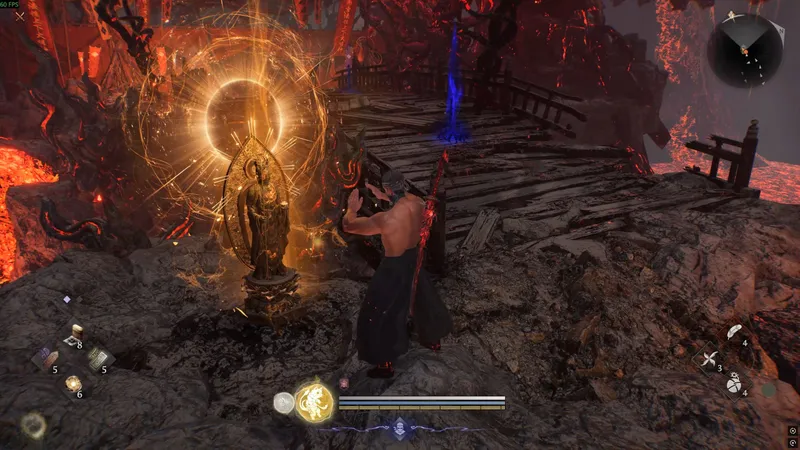Close the FPS overlay with the X
Image resolution: width=800 pixels, height=450 pixels.
(x=19, y=15)
